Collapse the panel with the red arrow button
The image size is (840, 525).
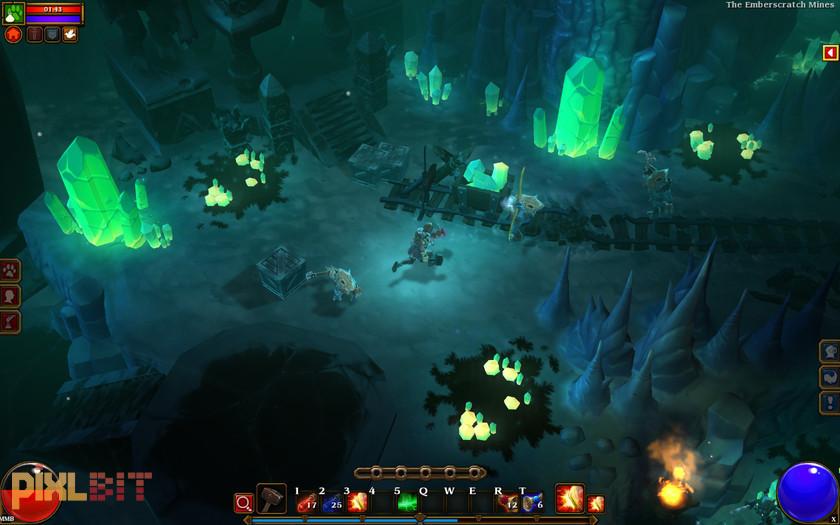coord(830,53)
